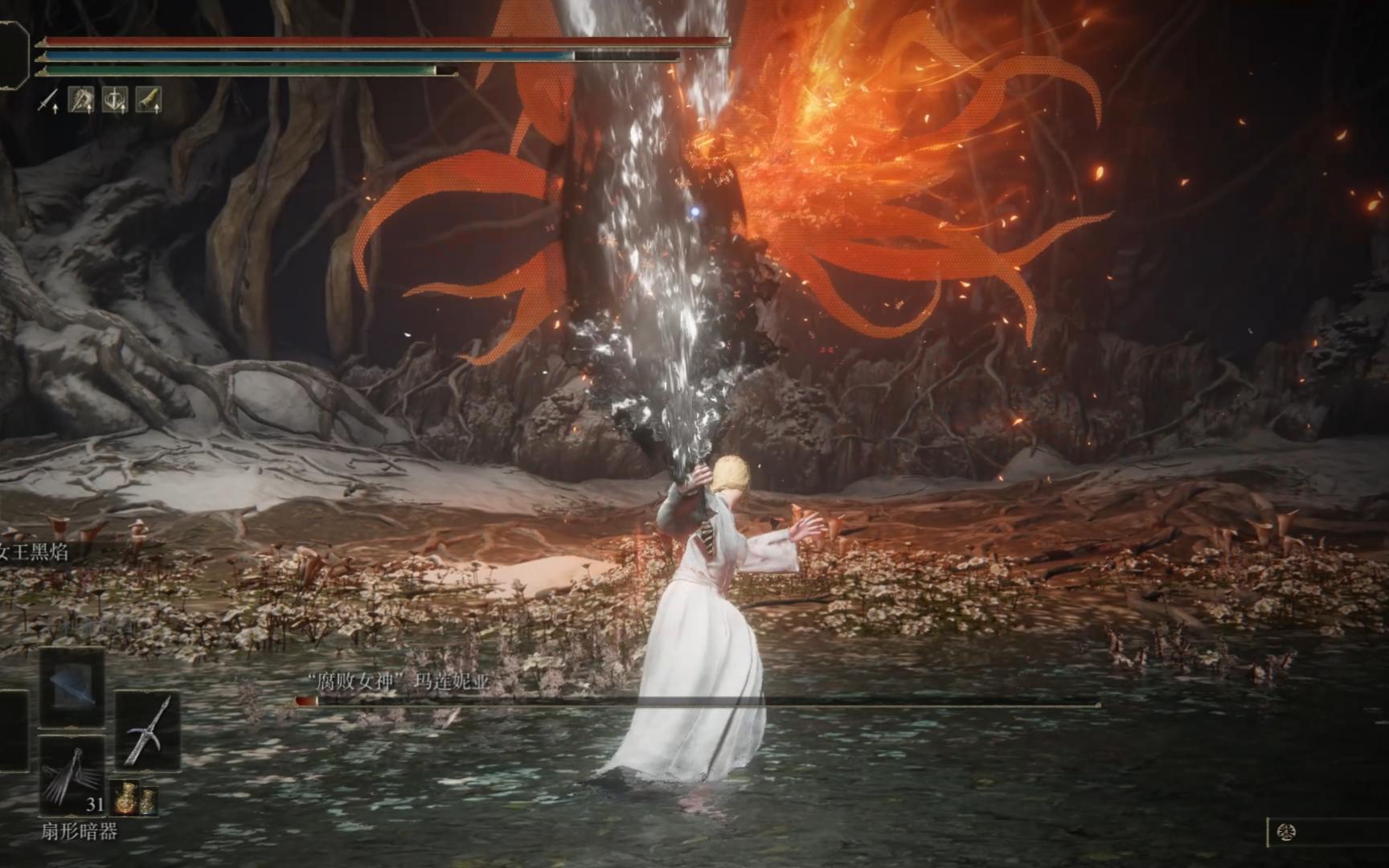Select the straight sword quick-slot icon
1389x868 pixels.
coord(47,100)
